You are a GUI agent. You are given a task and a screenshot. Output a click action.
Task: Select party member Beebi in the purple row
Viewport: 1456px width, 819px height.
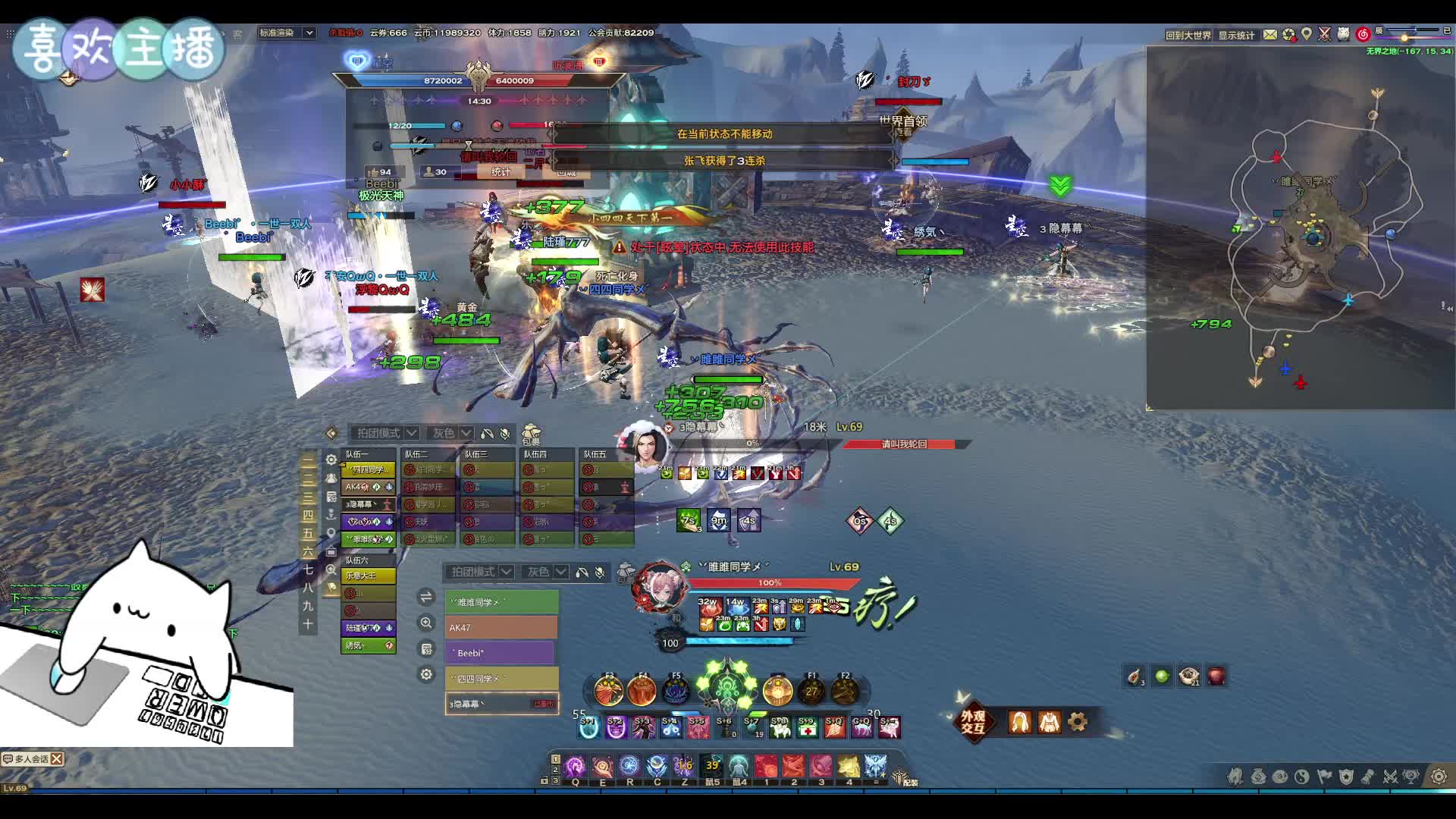click(x=500, y=653)
